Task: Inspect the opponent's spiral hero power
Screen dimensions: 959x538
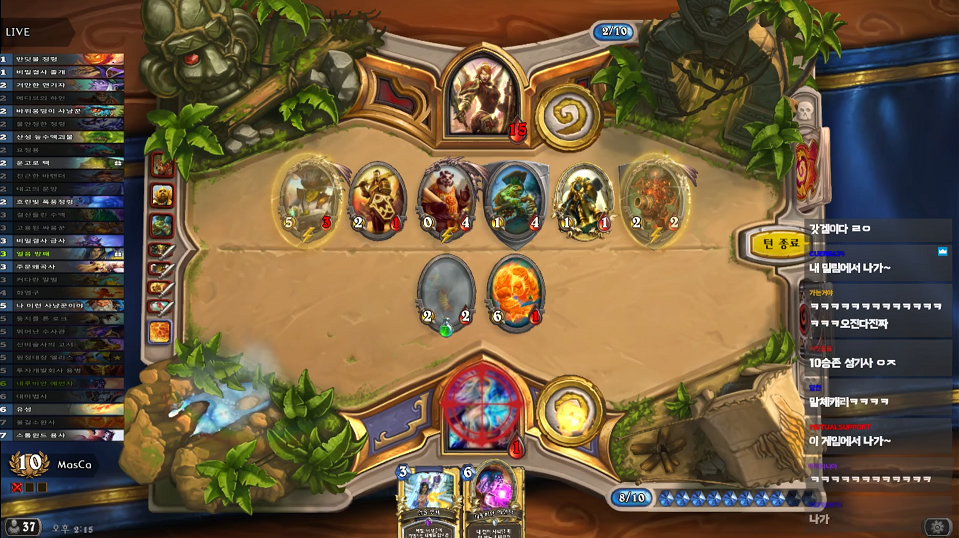Action: tap(567, 117)
